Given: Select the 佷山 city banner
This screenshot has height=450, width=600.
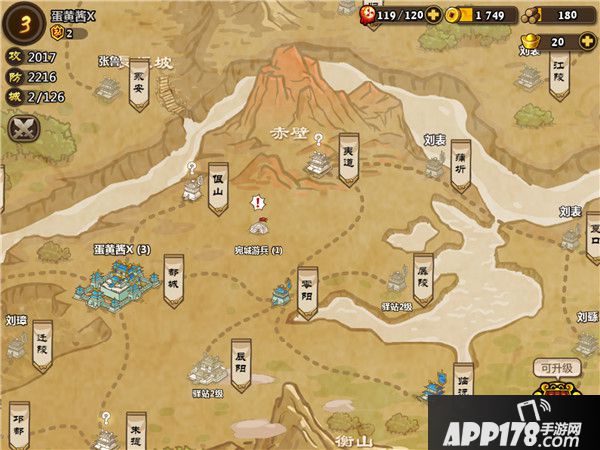Looking at the screenshot, I should [x=218, y=187].
